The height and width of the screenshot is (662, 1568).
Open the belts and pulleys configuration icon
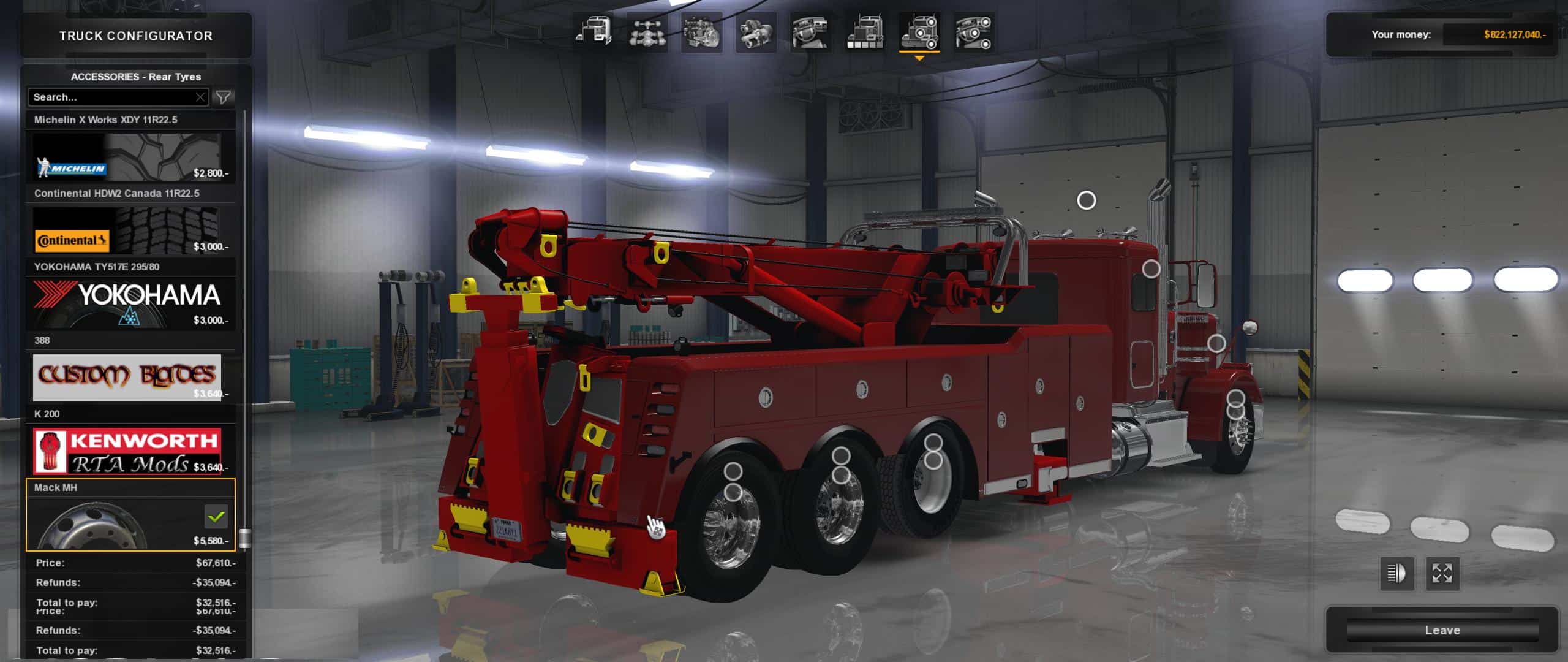975,34
